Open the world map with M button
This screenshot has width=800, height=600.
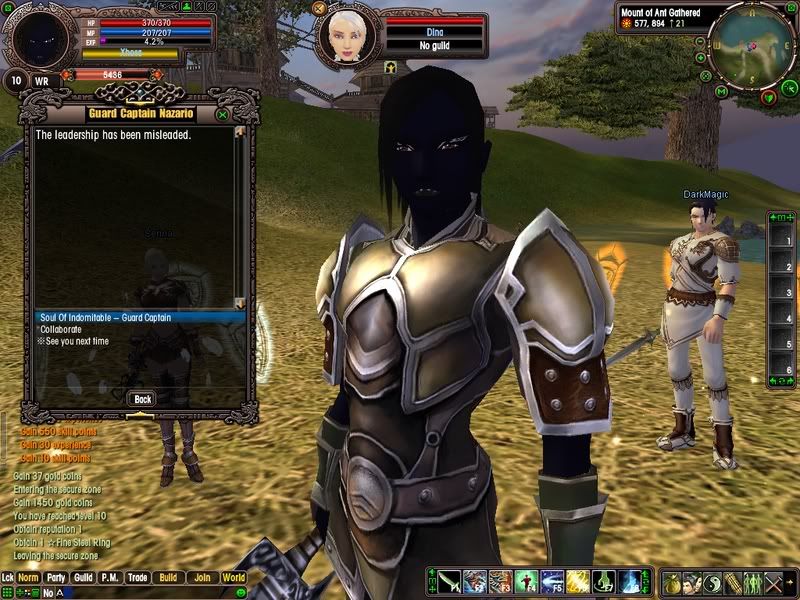[720, 91]
